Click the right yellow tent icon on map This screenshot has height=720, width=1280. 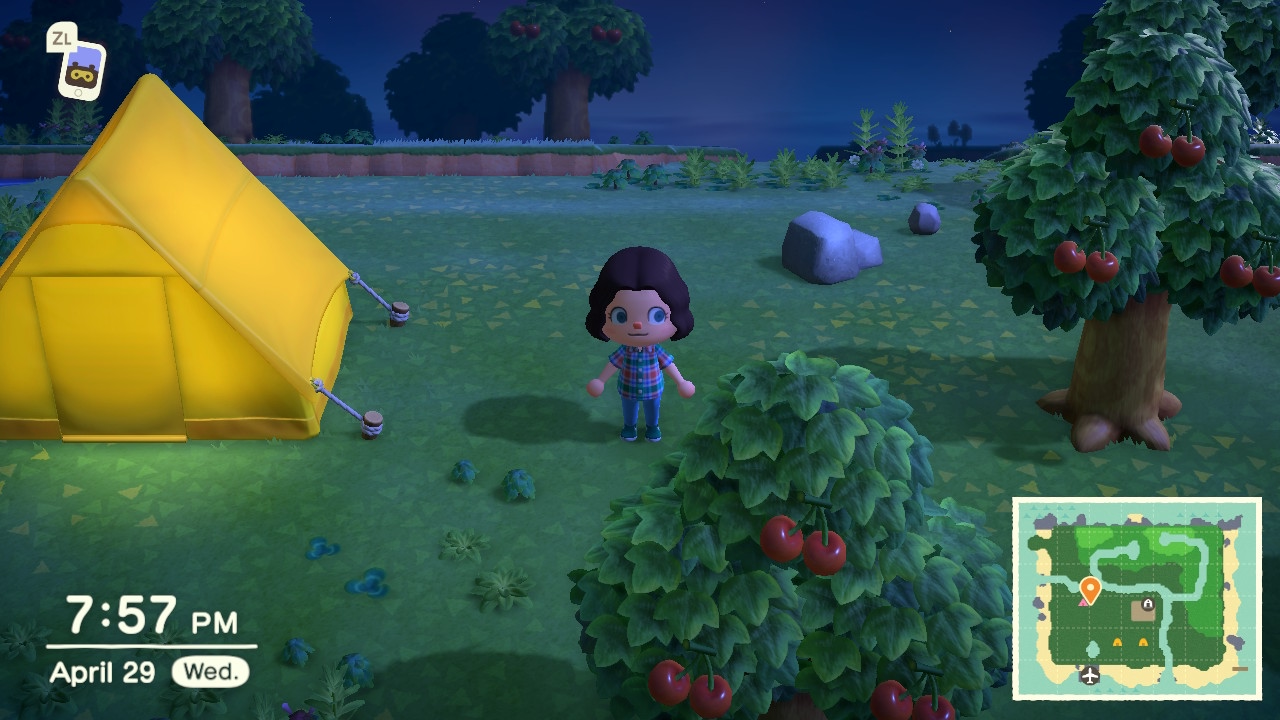(x=1142, y=641)
